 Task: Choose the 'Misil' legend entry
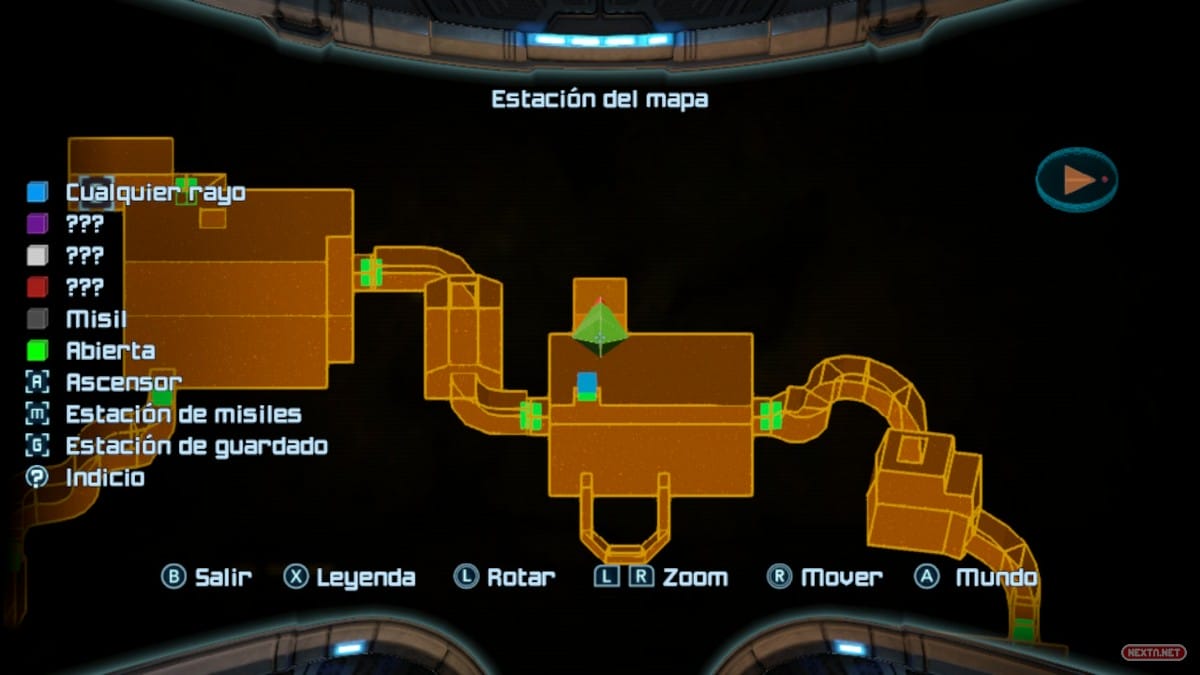coord(96,320)
